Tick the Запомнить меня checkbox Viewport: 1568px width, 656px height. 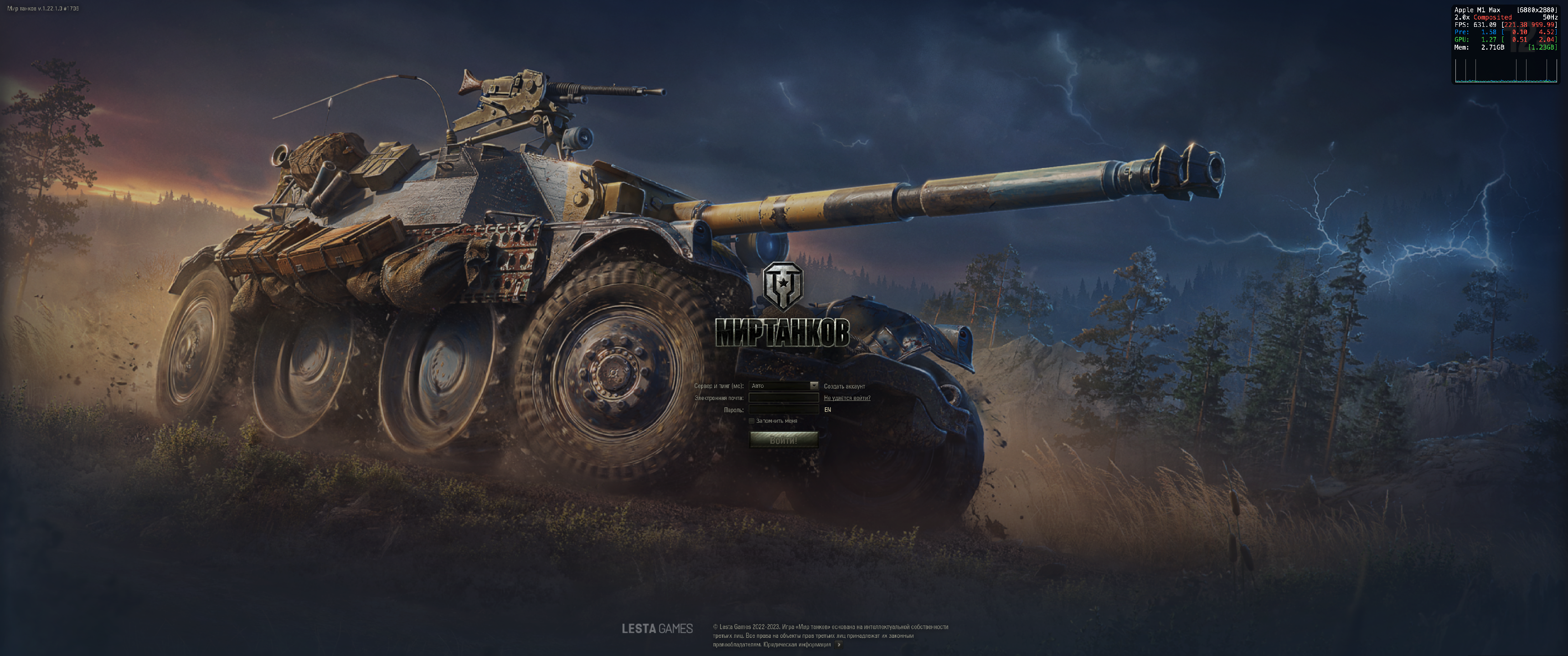tap(752, 421)
